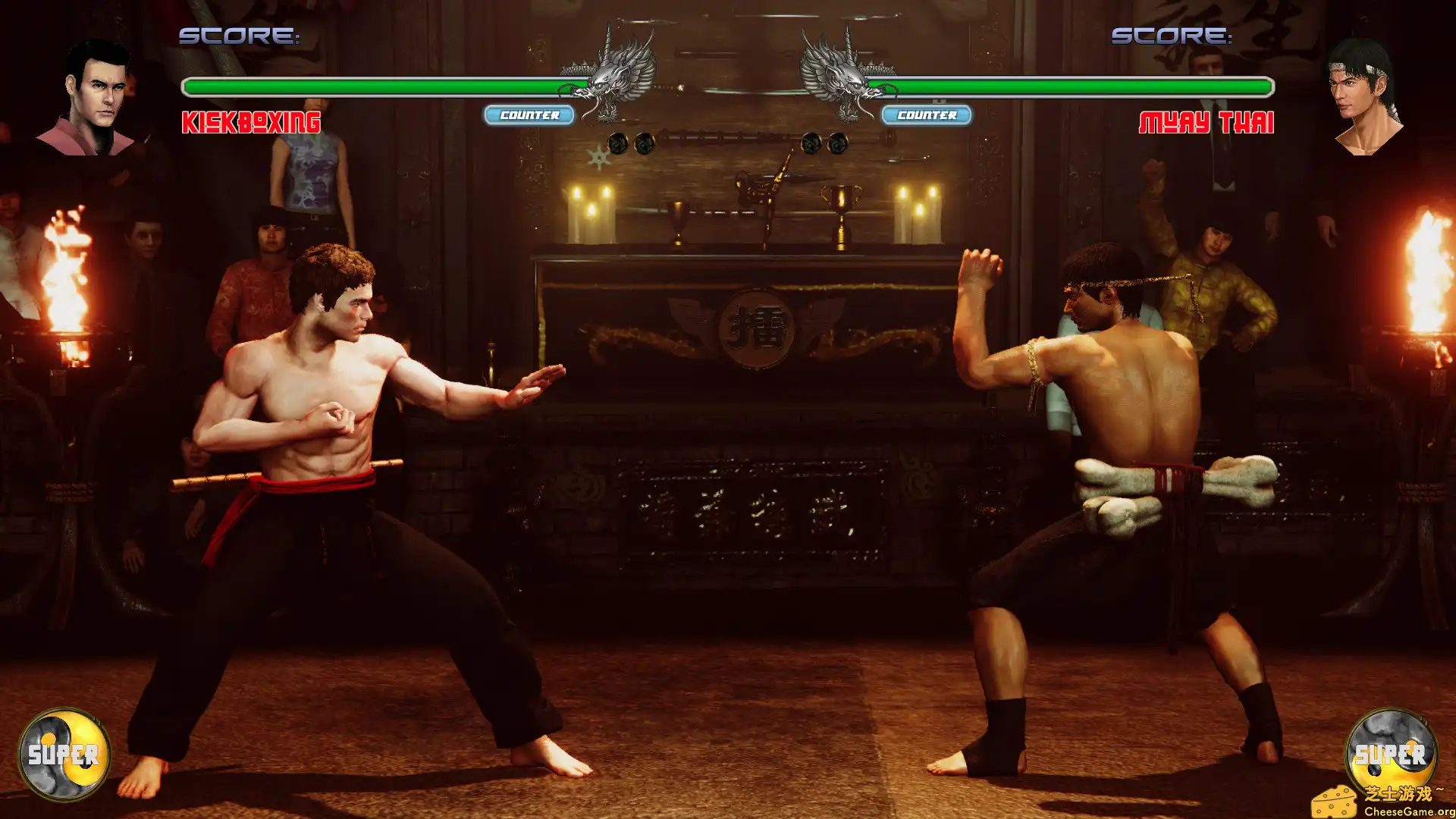The width and height of the screenshot is (1456, 819).
Task: Expand the left SCORE display
Action: pos(239,34)
